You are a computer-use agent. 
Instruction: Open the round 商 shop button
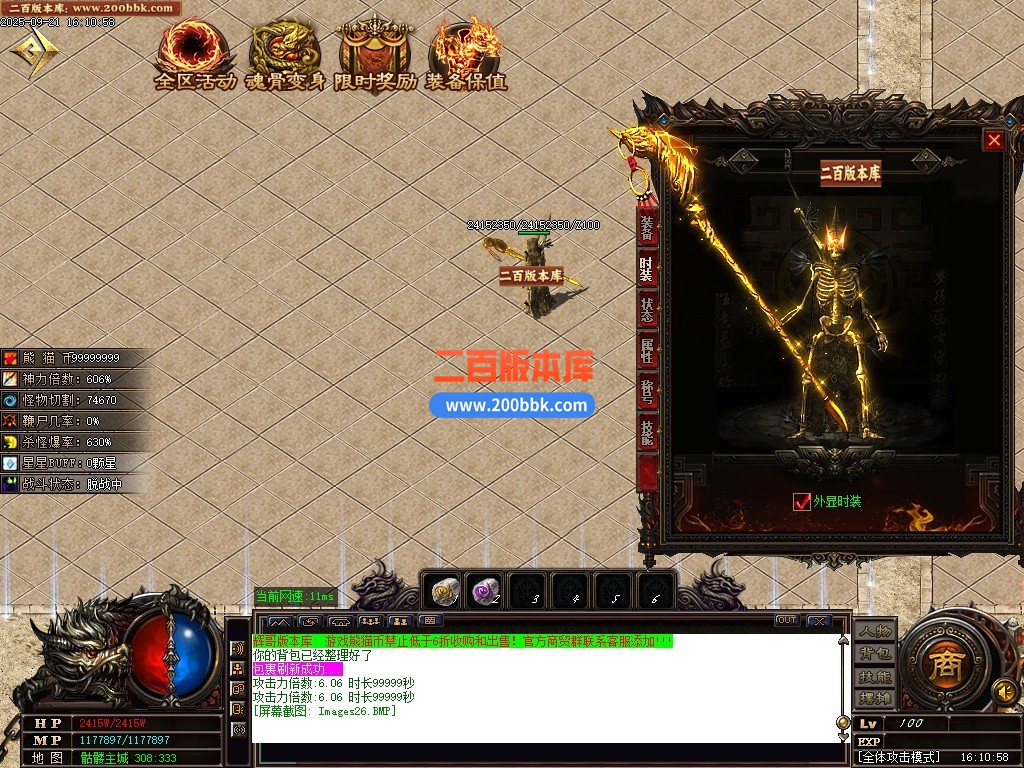(x=945, y=667)
